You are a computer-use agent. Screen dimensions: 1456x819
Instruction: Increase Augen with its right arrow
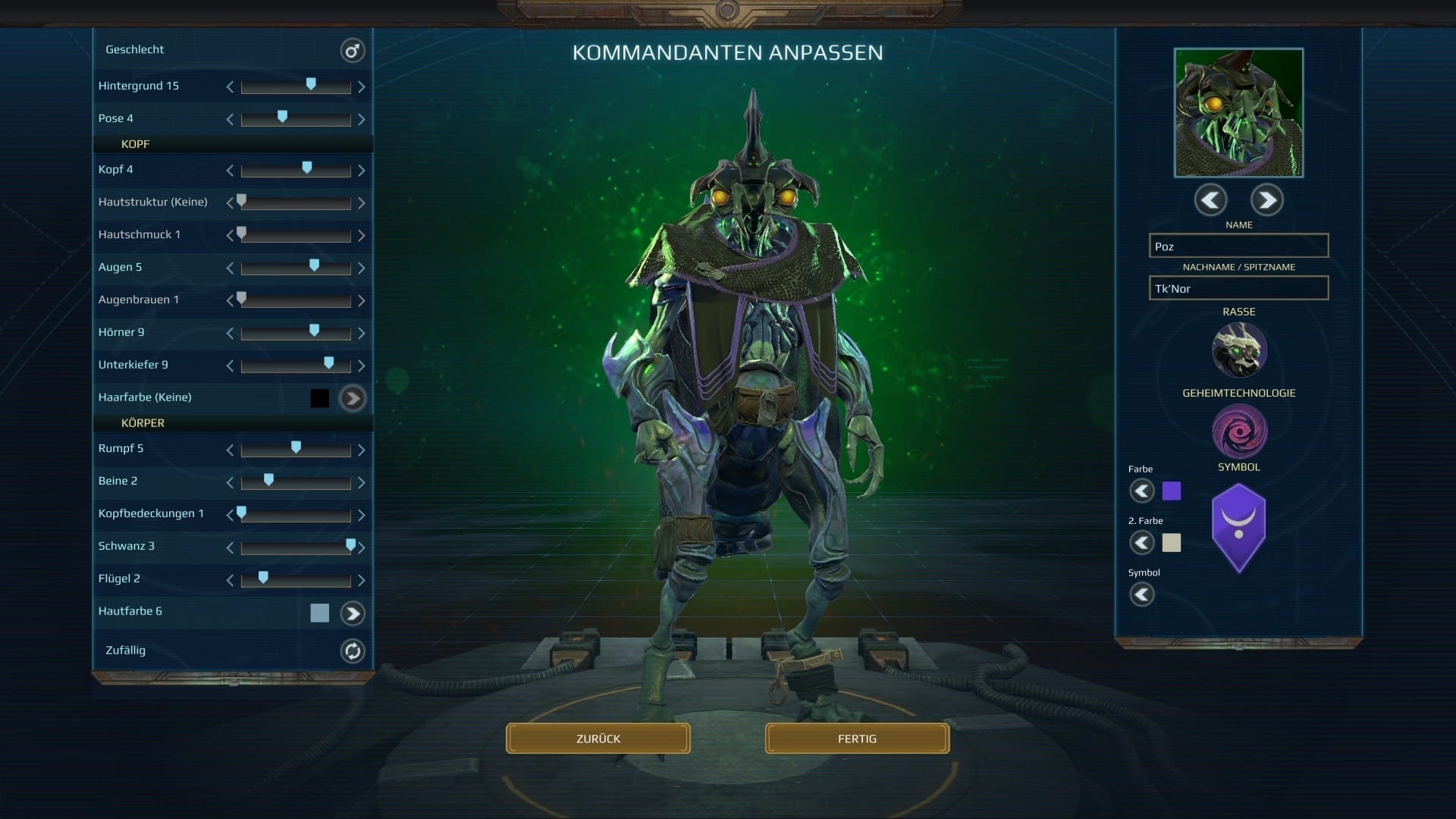(362, 268)
